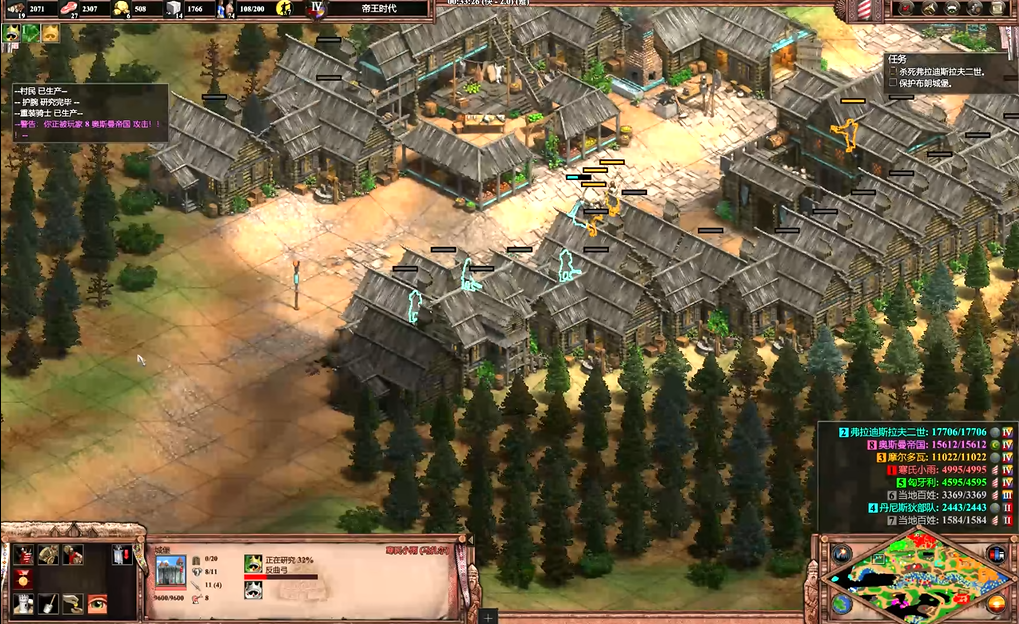This screenshot has width=1019, height=624.
Task: Click the plus button beside the bottom panel
Action: click(488, 617)
